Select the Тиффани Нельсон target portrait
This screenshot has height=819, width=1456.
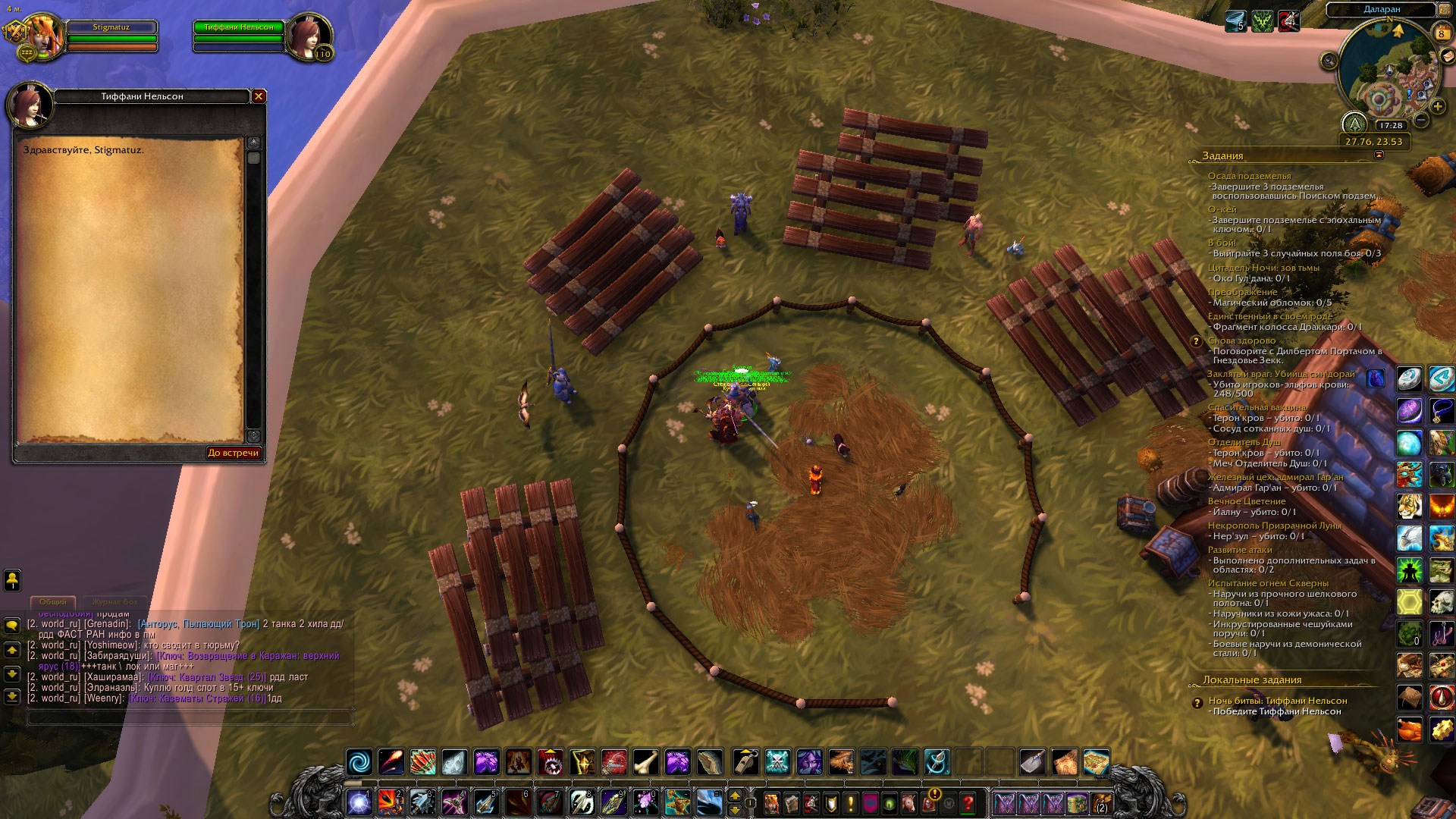click(309, 36)
